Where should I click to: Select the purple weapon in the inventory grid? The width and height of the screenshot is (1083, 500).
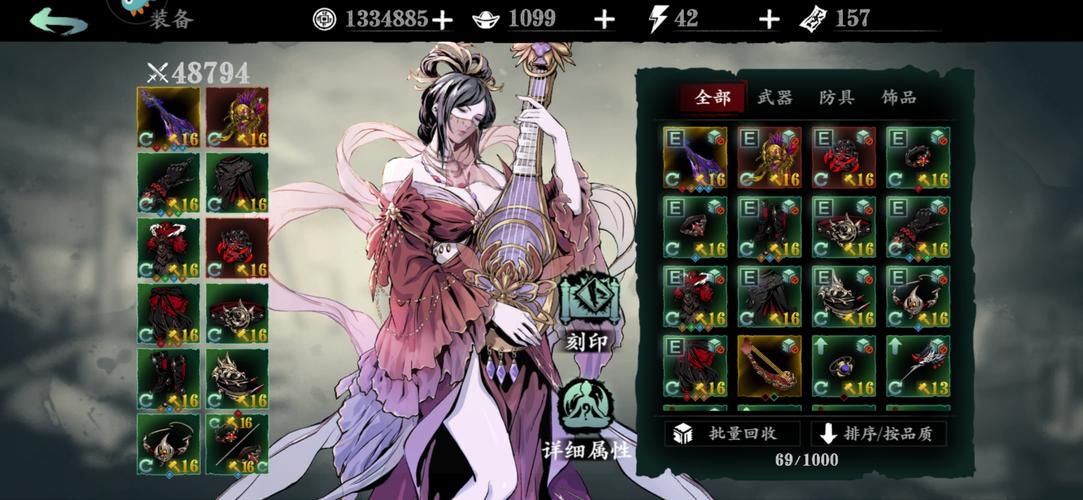(x=694, y=157)
